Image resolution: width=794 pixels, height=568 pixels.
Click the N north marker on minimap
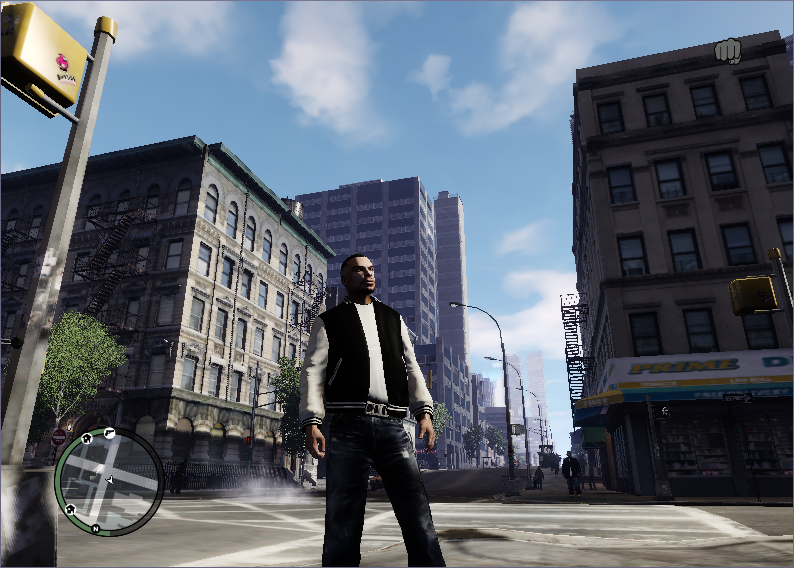(94, 527)
